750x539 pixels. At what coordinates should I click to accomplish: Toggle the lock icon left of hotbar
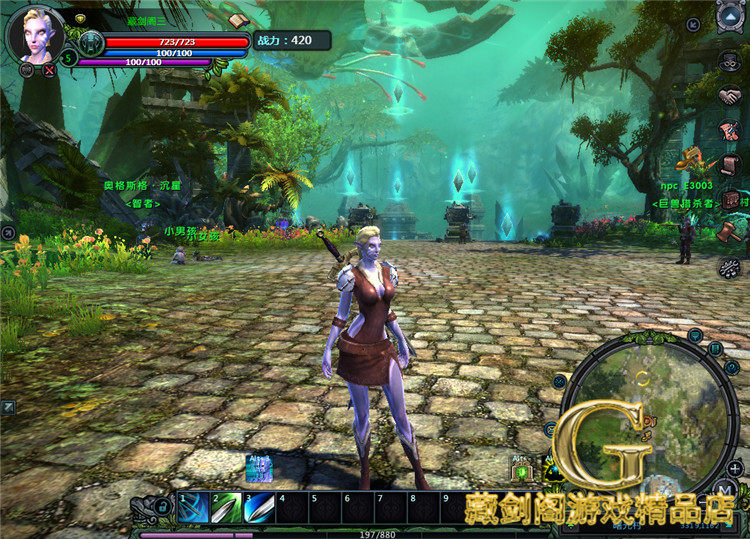coord(161,508)
